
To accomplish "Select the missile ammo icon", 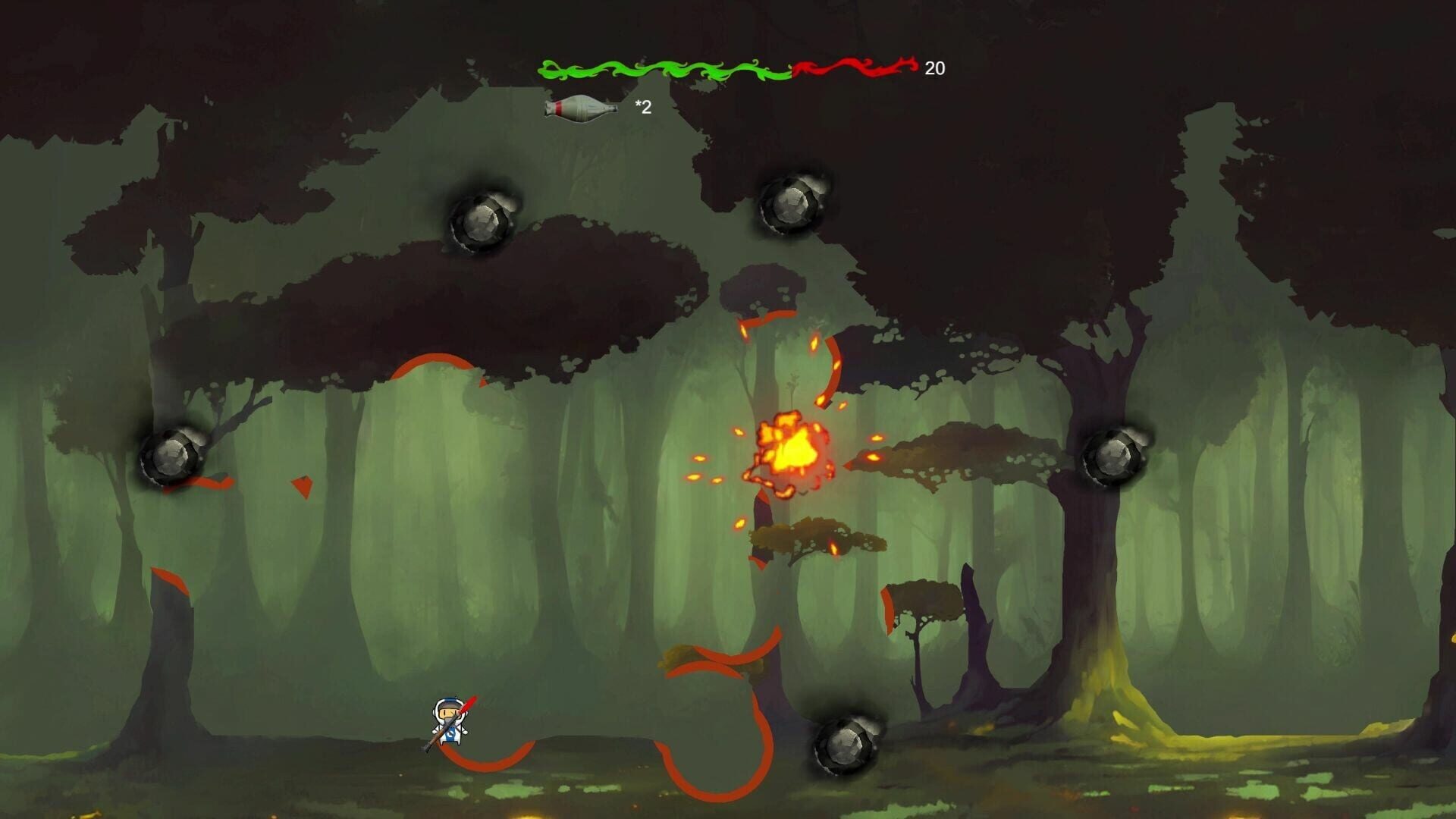I will (x=580, y=108).
